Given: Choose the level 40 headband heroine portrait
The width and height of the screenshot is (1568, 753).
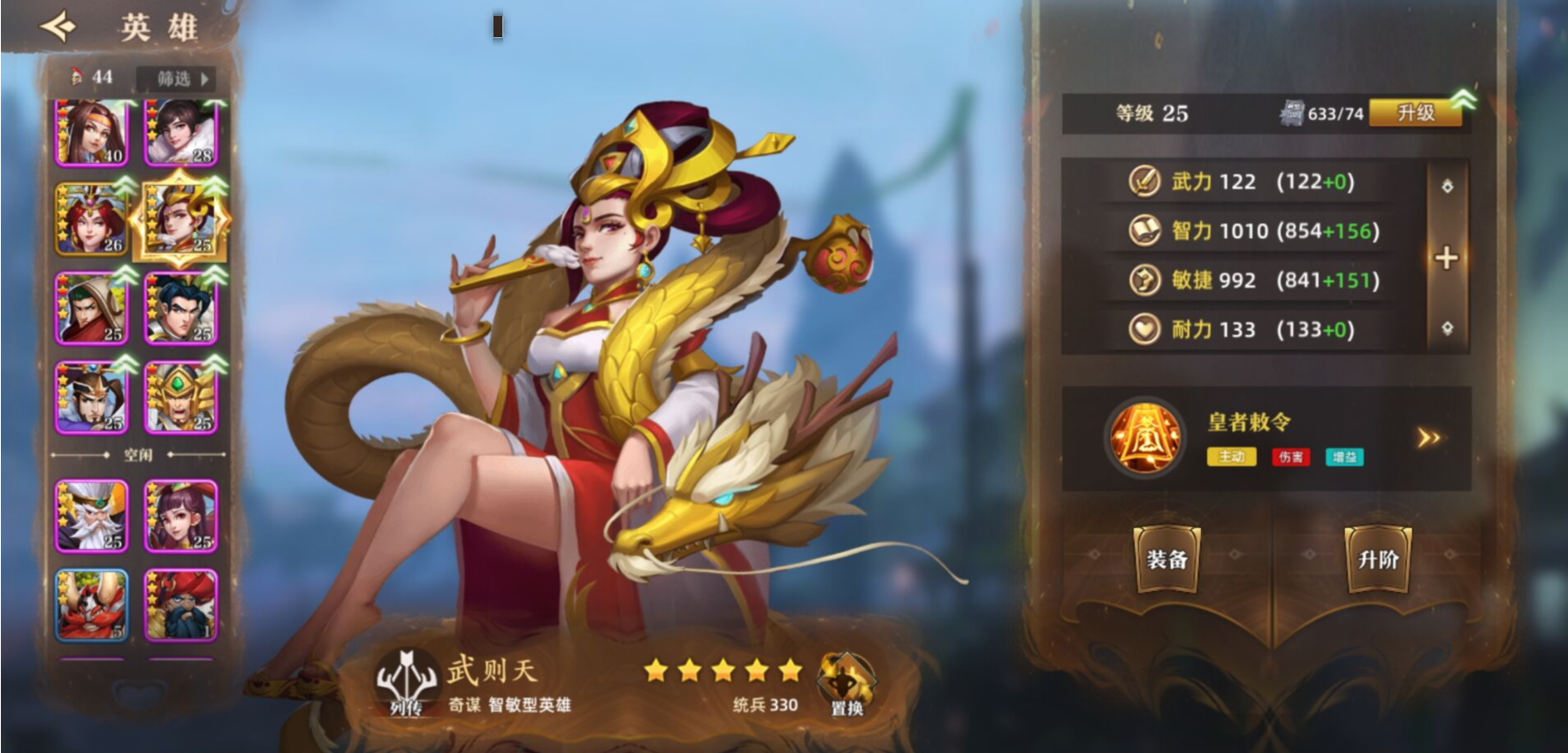Looking at the screenshot, I should pos(92,133).
